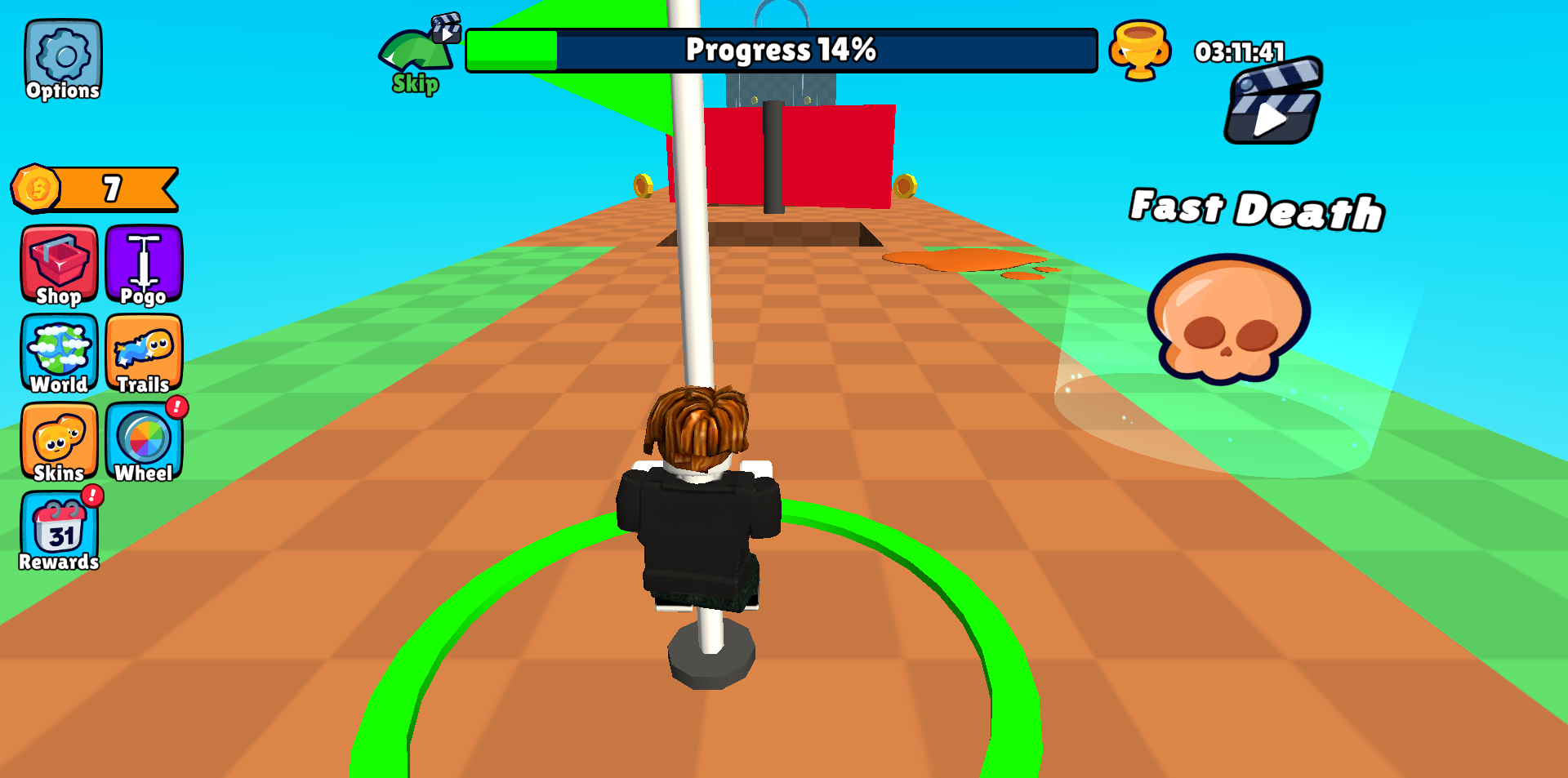Click the green fill of the progress bar
The height and width of the screenshot is (778, 1568).
click(x=510, y=51)
